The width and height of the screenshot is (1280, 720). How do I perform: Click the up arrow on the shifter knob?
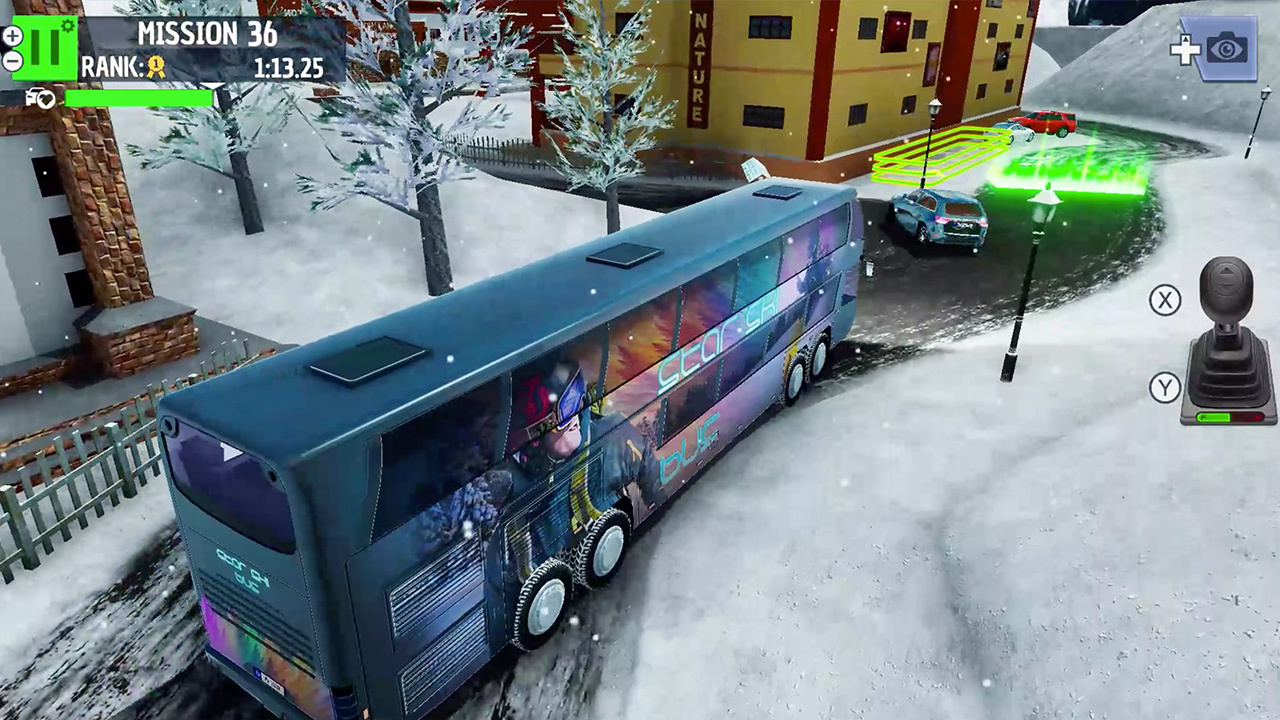[1226, 269]
